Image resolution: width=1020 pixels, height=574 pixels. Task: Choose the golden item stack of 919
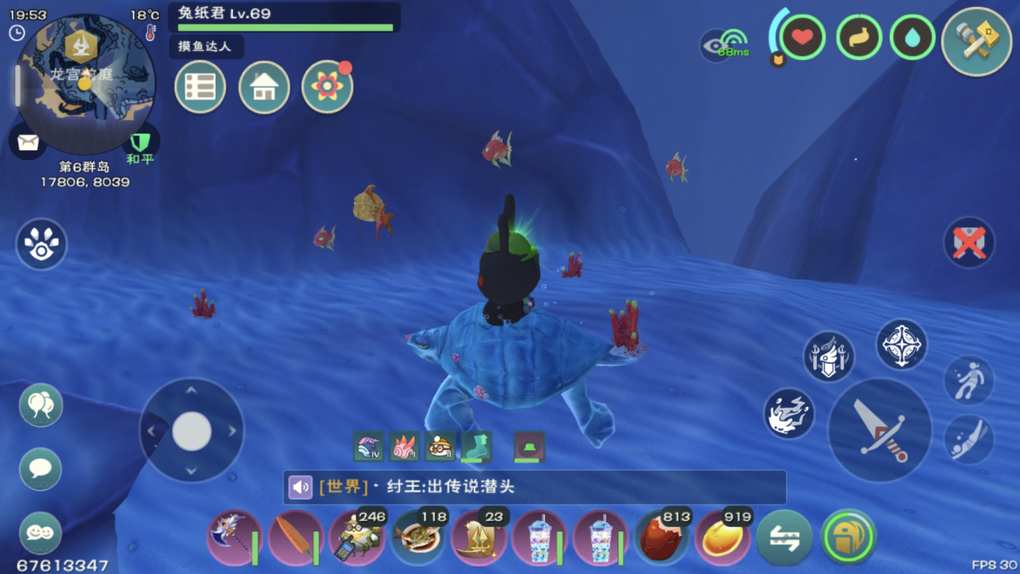coord(722,538)
